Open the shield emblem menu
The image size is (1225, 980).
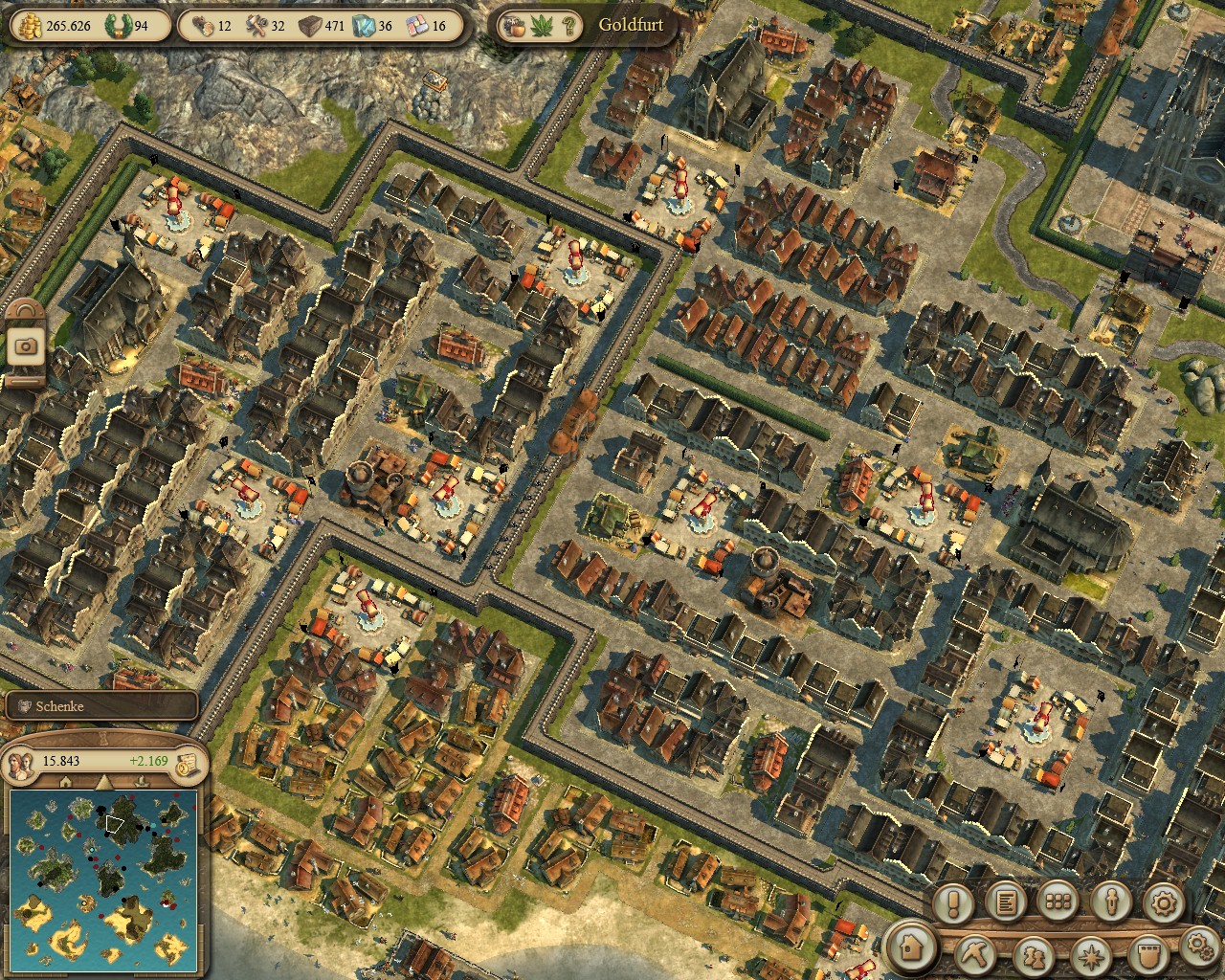pyautogui.click(x=1147, y=954)
